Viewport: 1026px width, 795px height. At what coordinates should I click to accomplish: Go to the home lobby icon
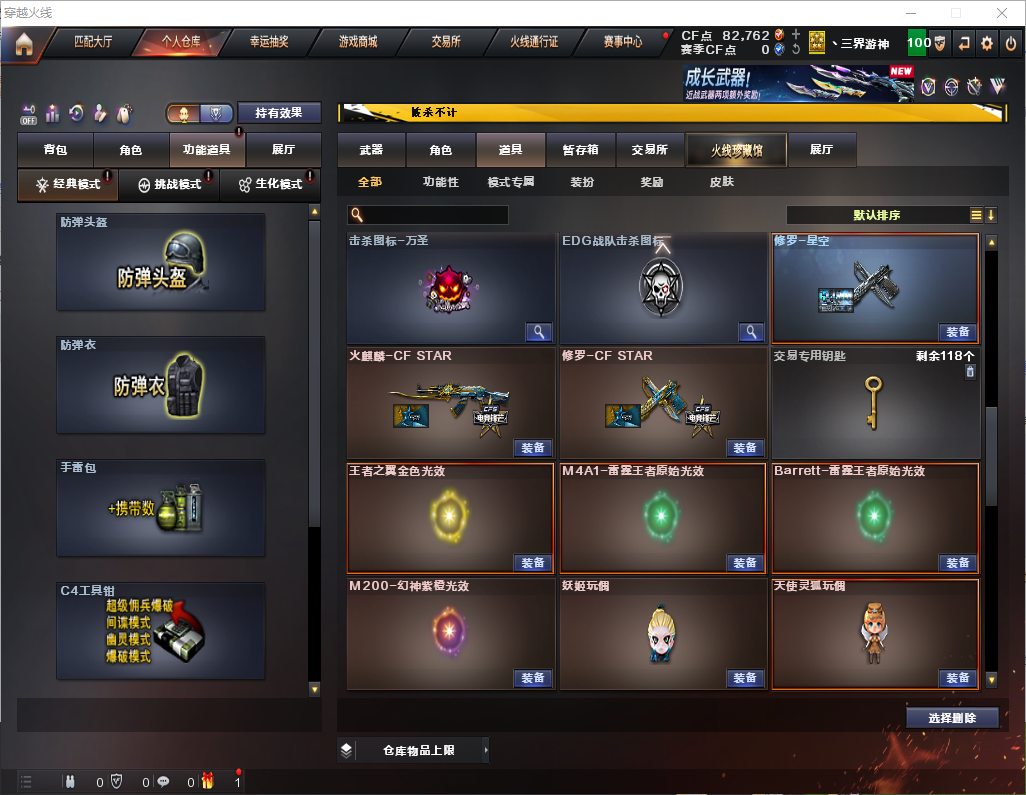click(23, 43)
